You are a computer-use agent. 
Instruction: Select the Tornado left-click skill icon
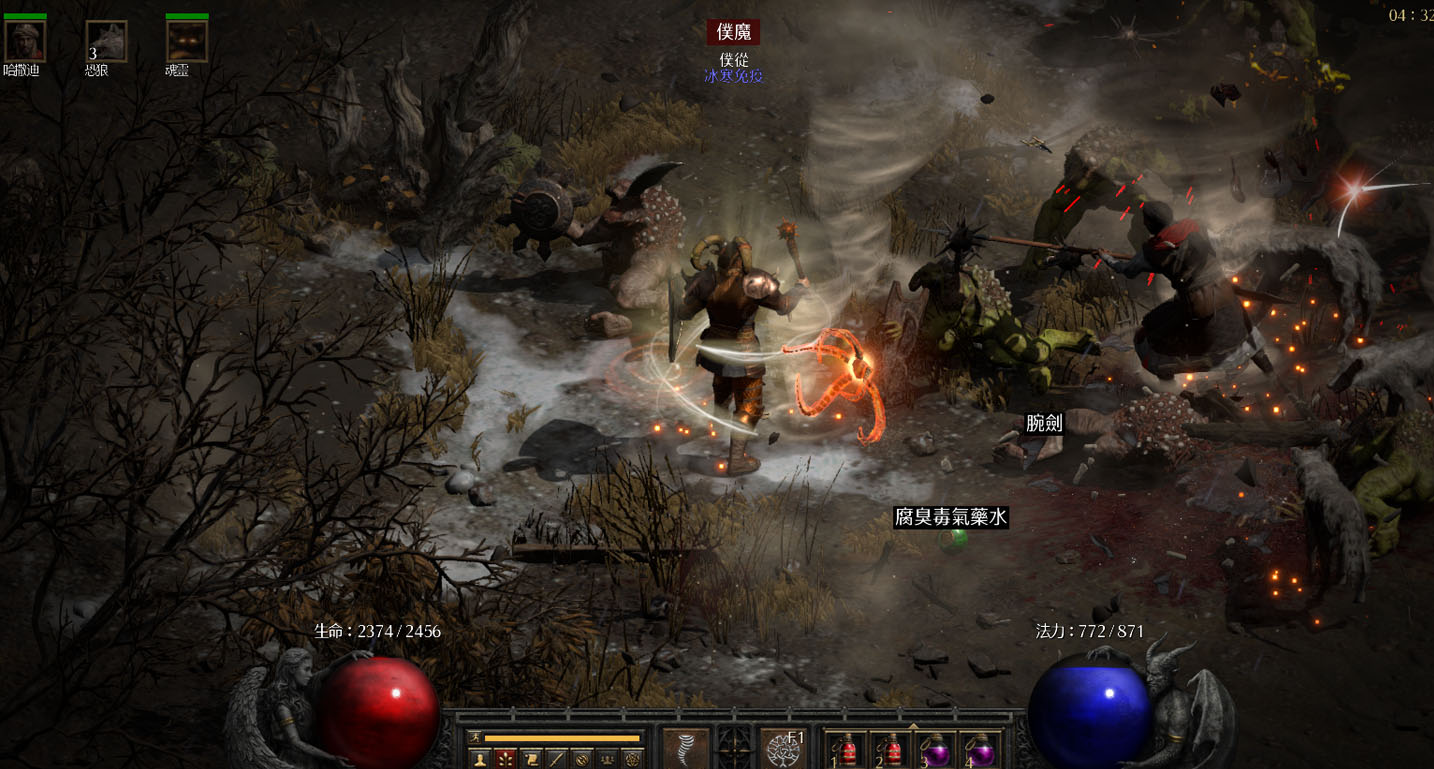(686, 749)
